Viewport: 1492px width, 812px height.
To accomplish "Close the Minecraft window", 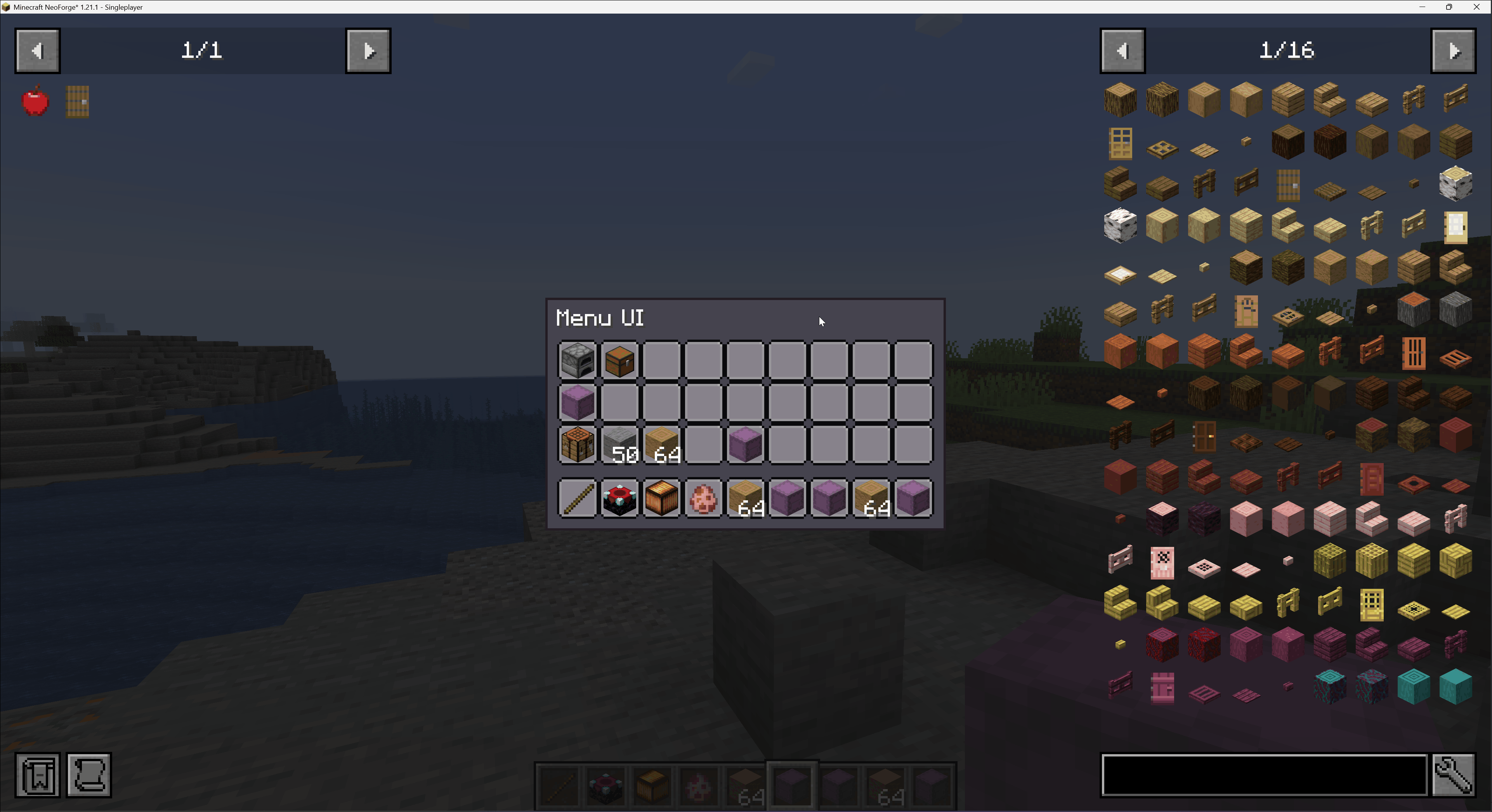I will click(x=1476, y=7).
